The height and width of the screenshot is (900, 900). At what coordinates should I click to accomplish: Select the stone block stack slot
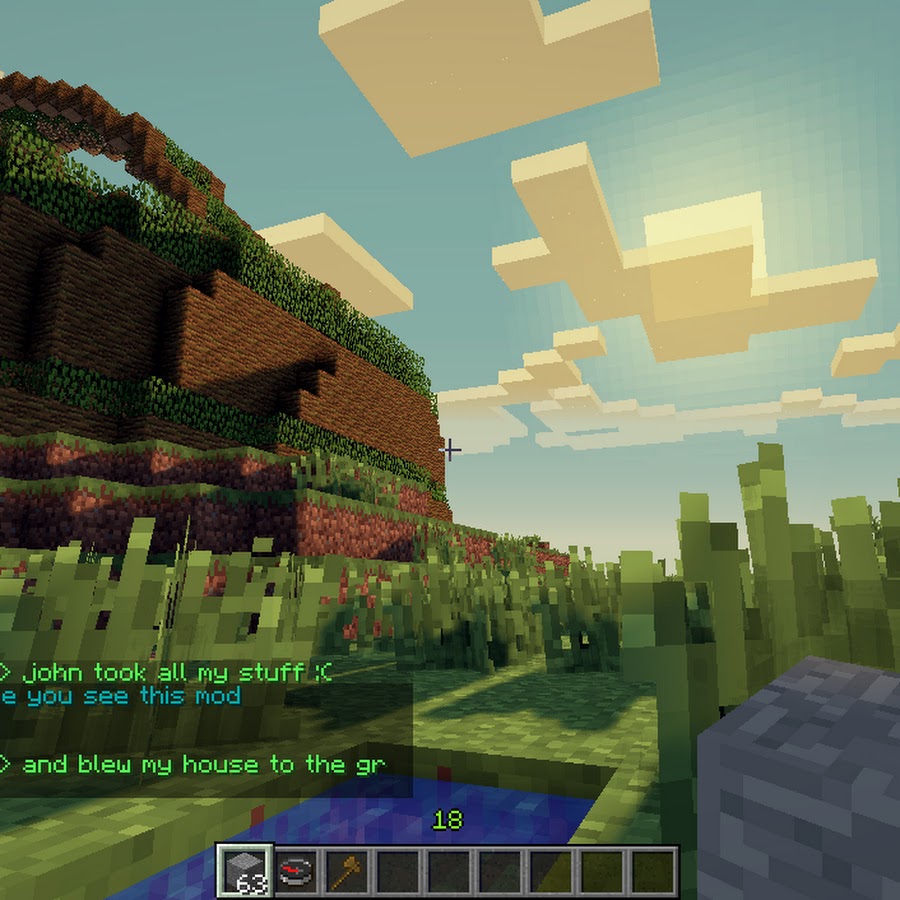point(243,870)
